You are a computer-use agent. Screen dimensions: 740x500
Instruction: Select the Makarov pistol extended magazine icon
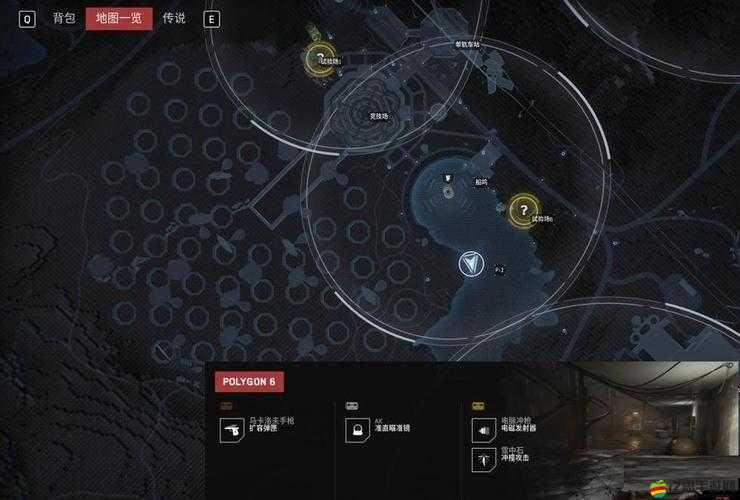pyautogui.click(x=232, y=429)
